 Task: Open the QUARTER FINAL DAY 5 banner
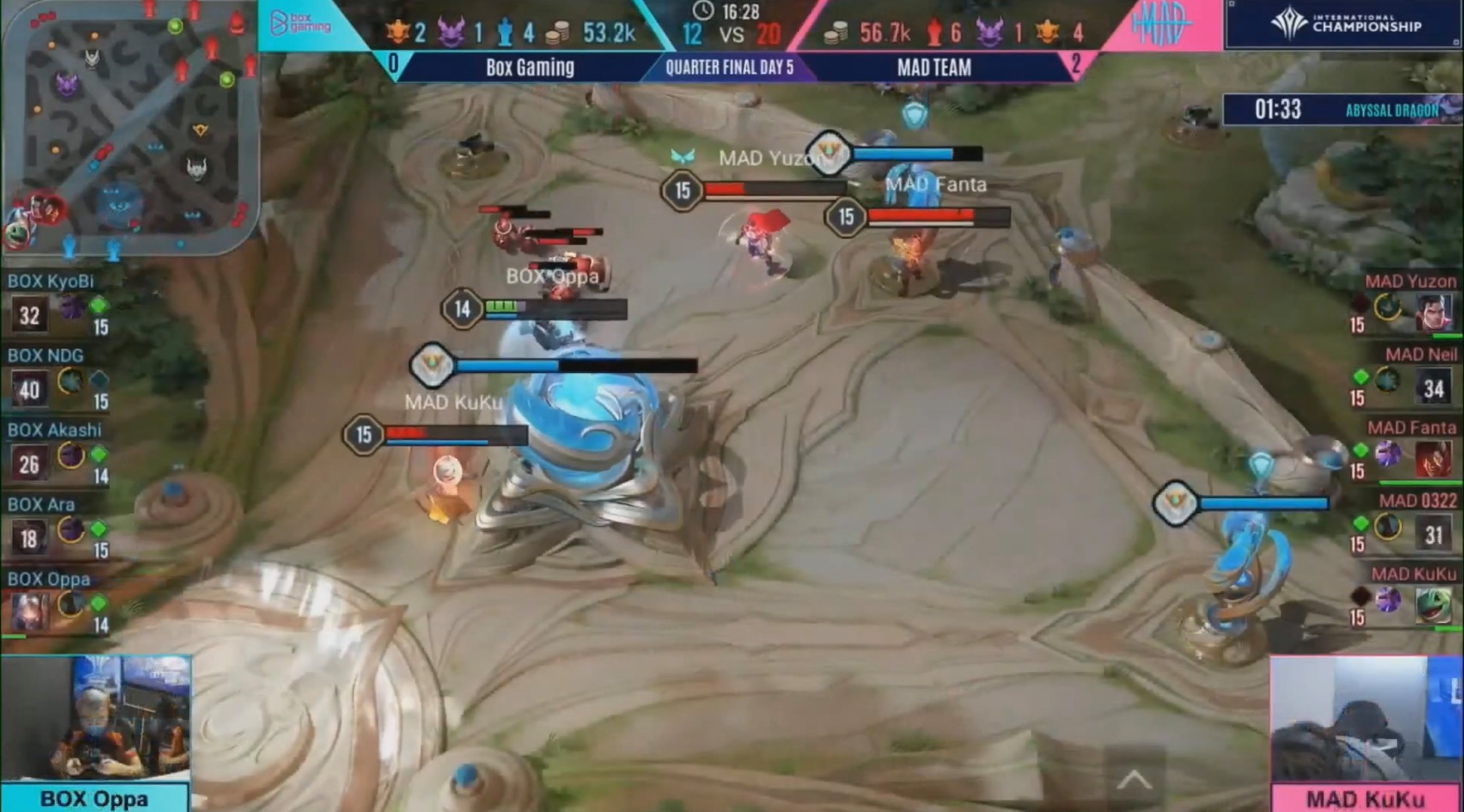click(x=731, y=66)
